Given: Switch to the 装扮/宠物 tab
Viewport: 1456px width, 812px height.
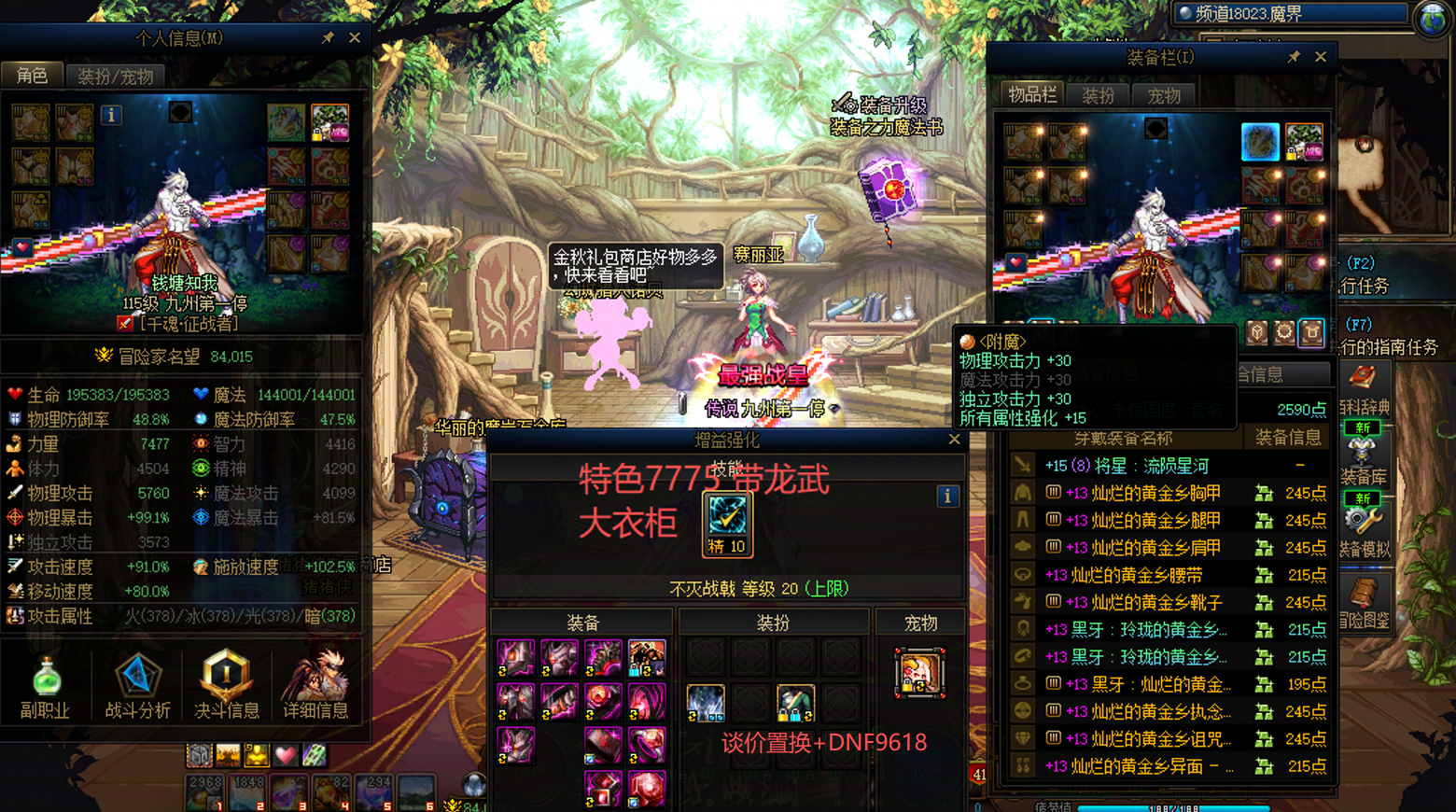Looking at the screenshot, I should point(115,77).
